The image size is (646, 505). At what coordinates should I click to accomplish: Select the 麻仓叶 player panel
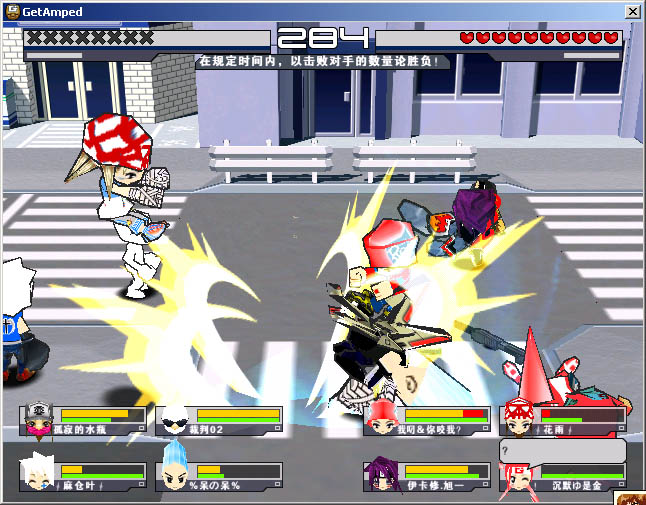(x=82, y=476)
